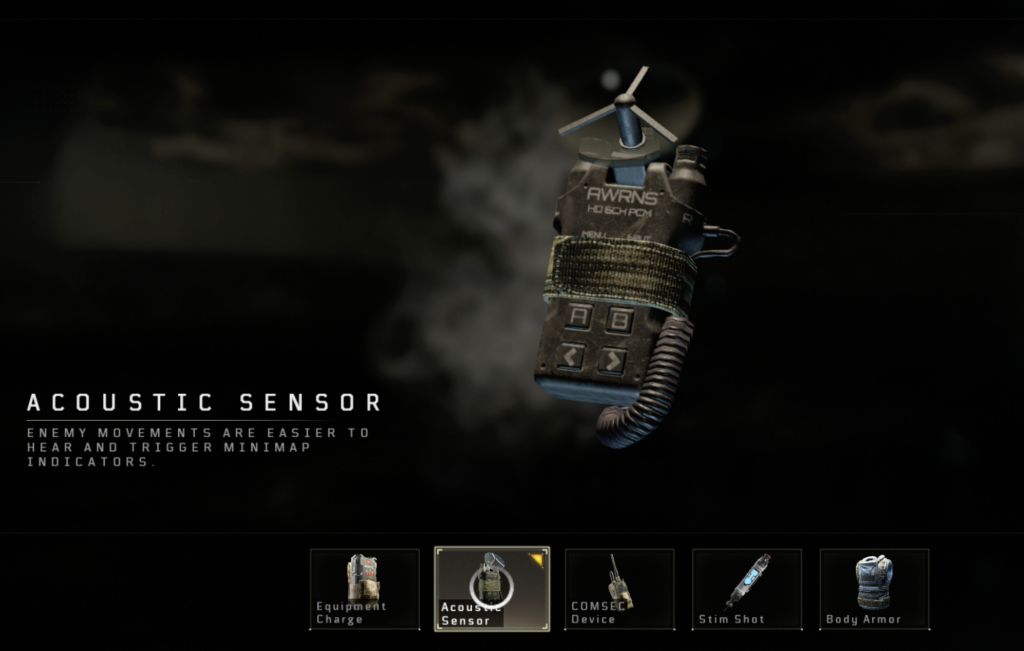Select the Stim Shot gear tile
The height and width of the screenshot is (651, 1024).
pos(746,589)
